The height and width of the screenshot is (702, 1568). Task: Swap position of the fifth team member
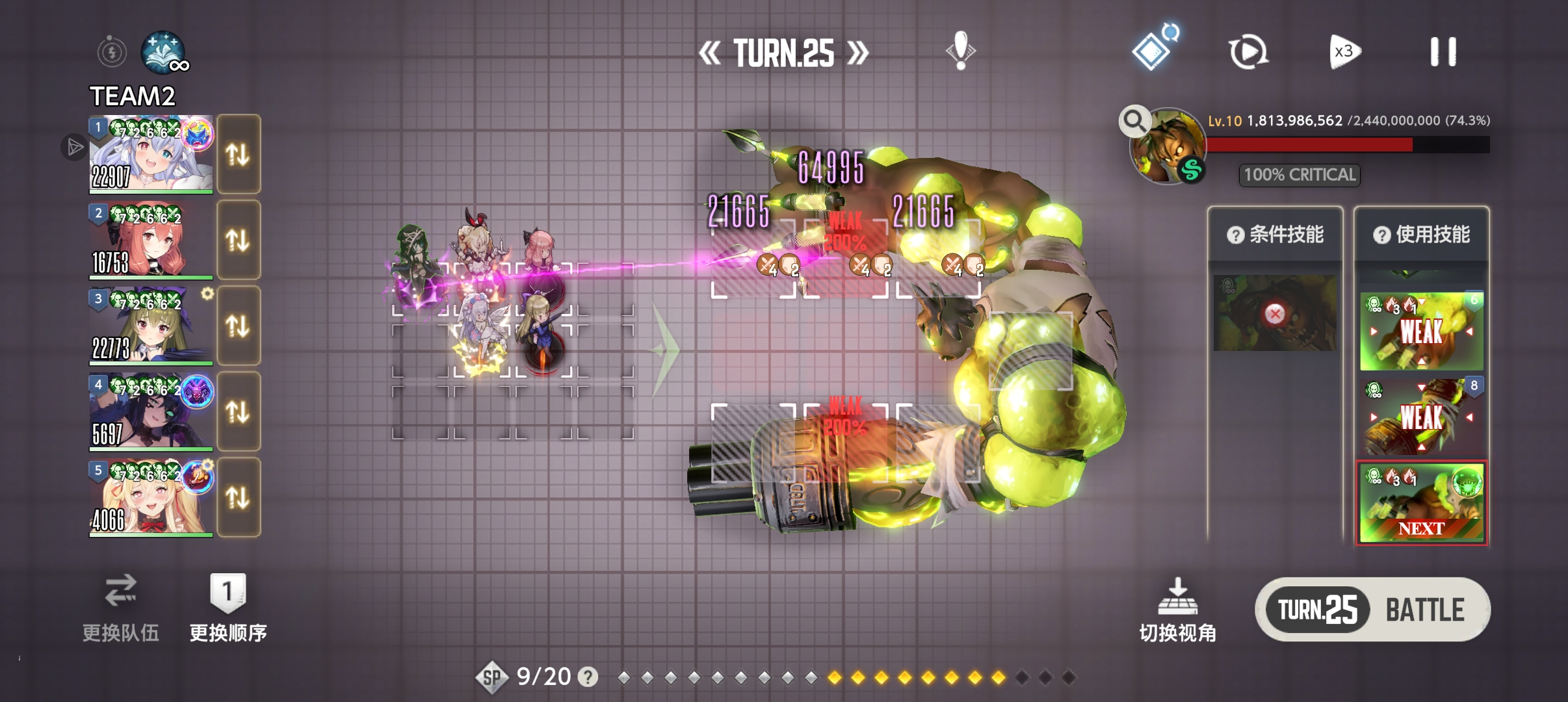238,498
